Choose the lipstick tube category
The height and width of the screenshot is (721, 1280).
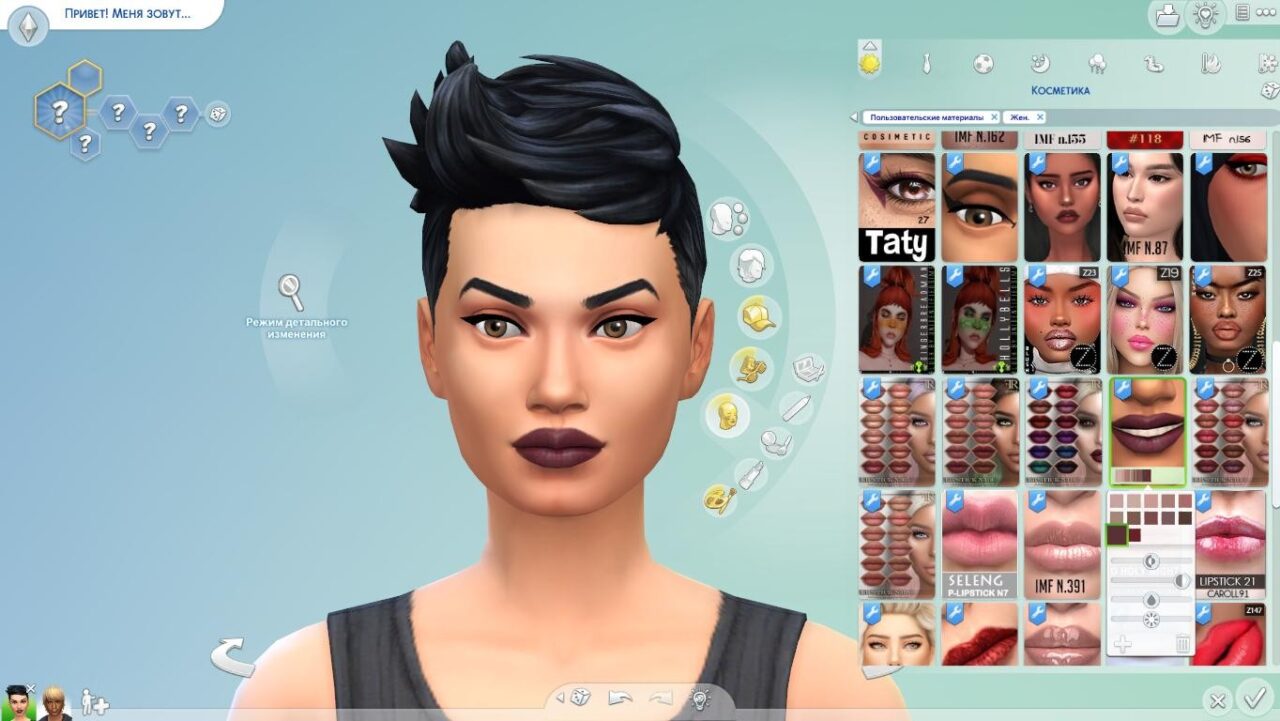(750, 473)
